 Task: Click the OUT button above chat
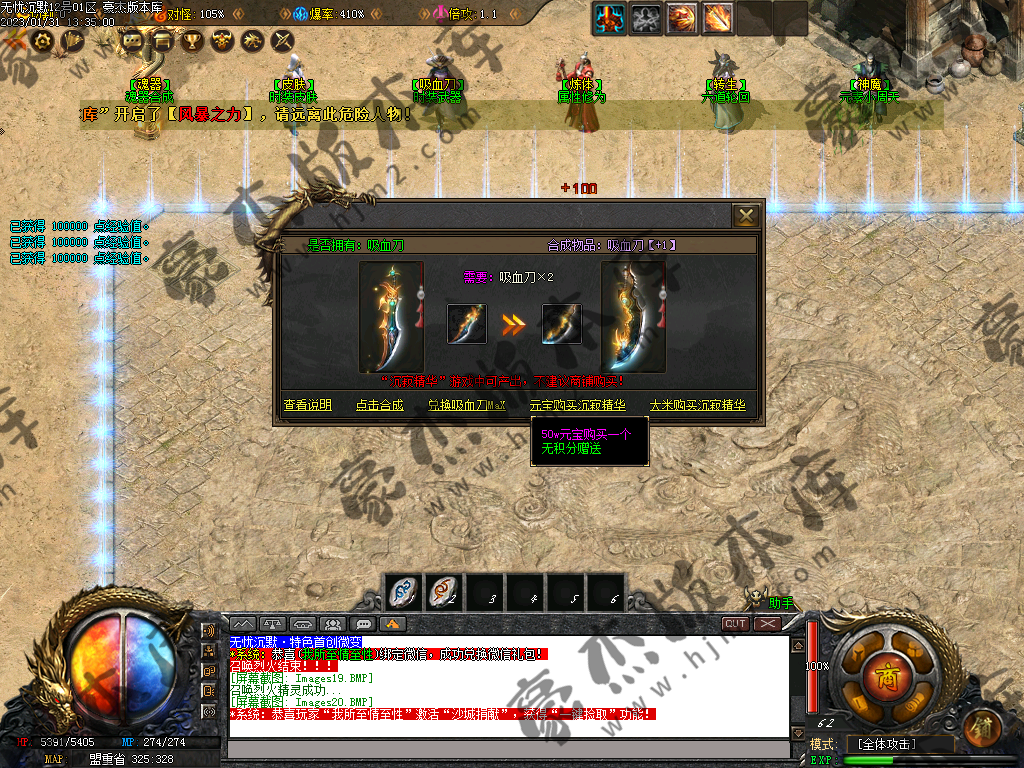[x=736, y=623]
